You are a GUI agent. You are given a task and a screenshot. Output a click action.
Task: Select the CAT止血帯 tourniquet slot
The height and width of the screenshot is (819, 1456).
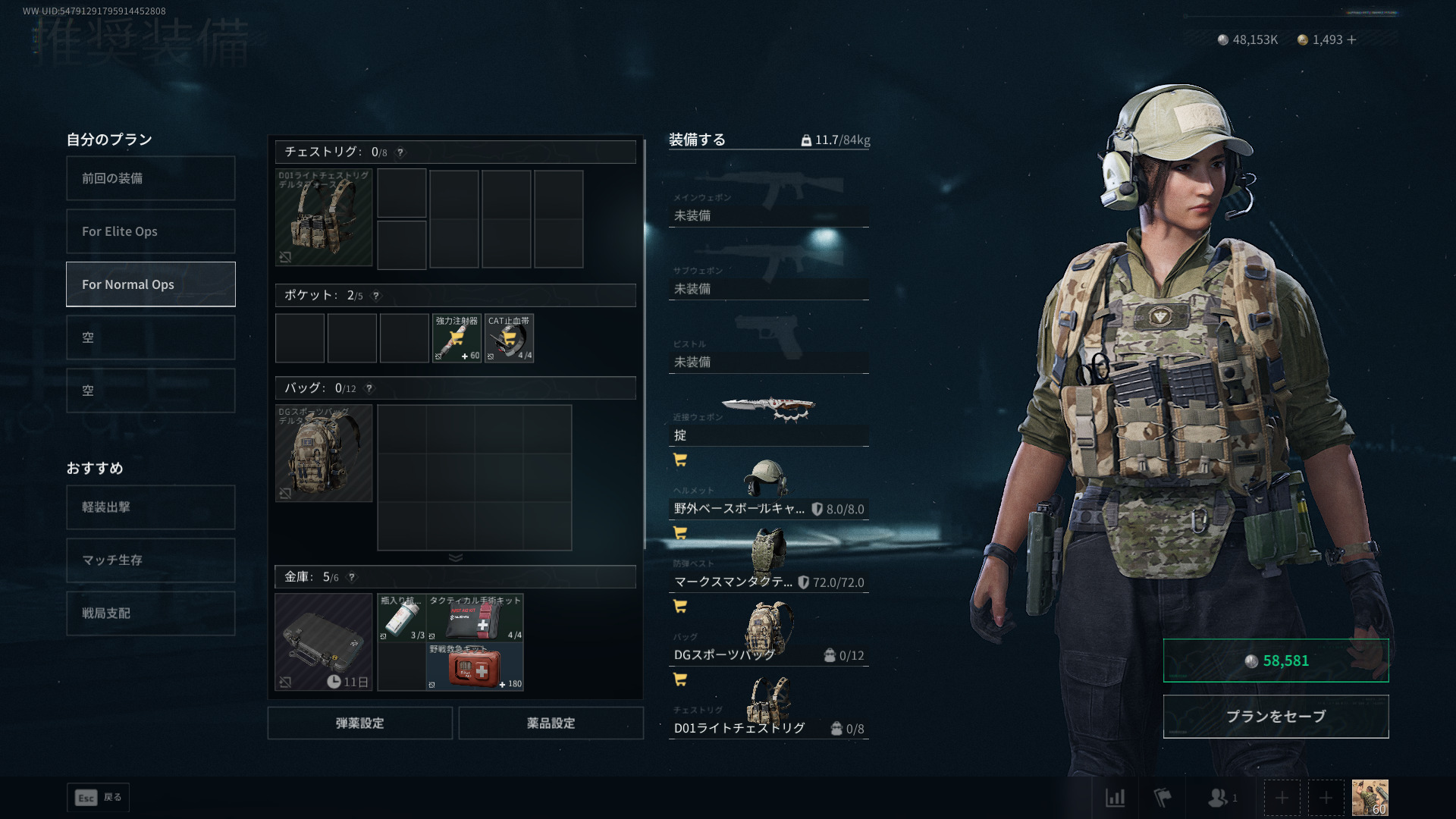509,338
